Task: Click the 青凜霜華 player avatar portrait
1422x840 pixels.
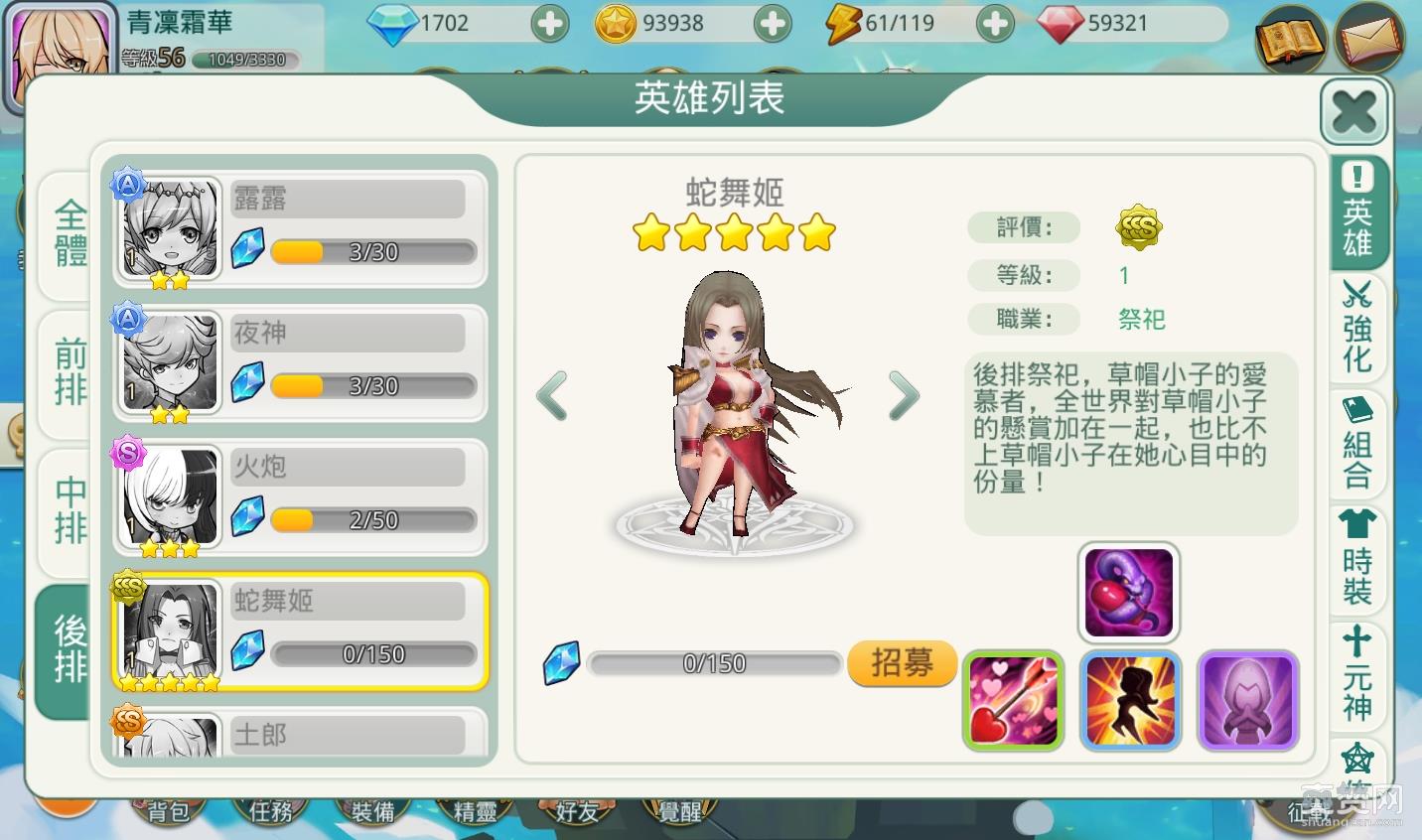Action: (x=60, y=45)
